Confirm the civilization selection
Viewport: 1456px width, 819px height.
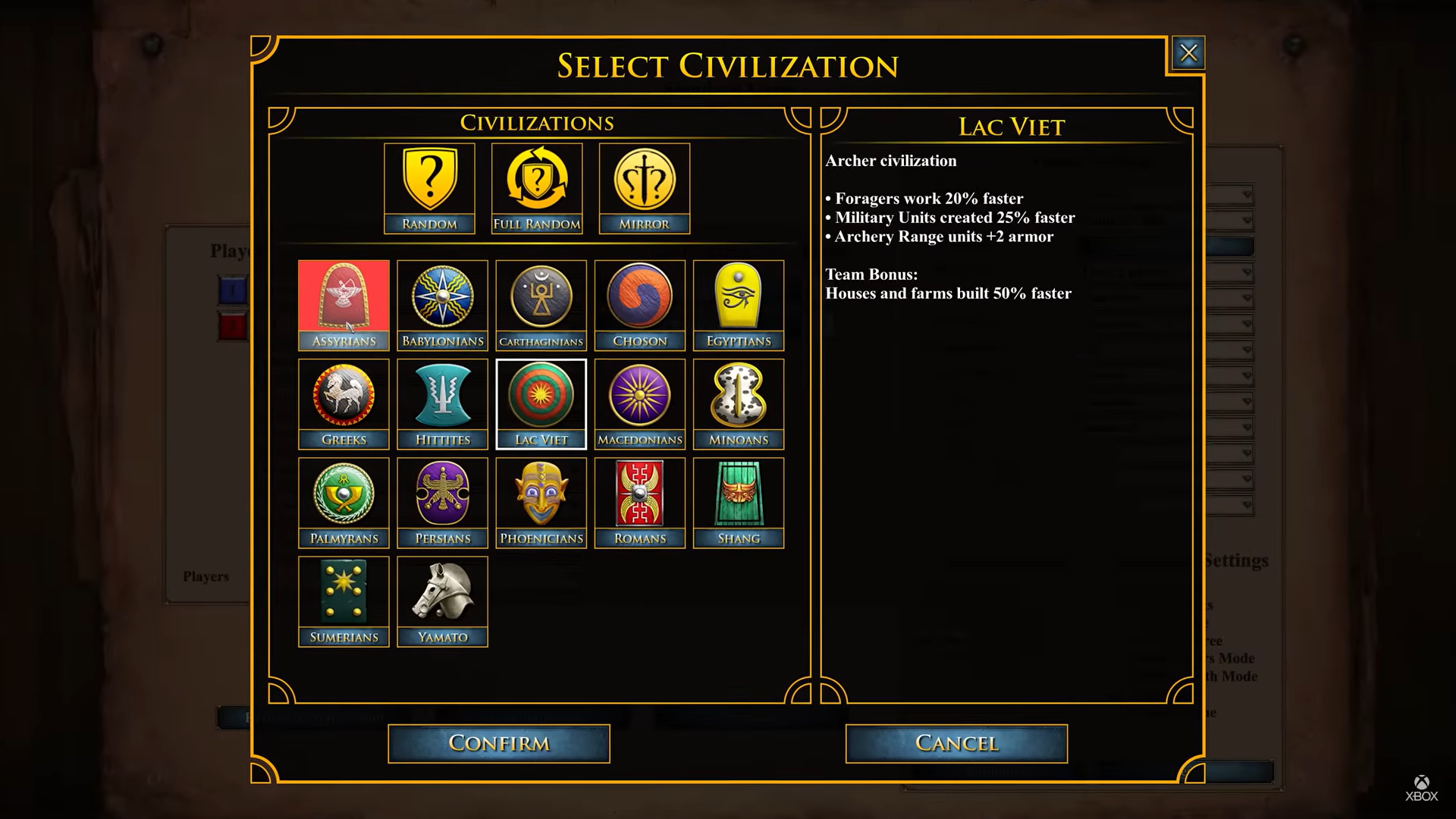pyautogui.click(x=498, y=743)
